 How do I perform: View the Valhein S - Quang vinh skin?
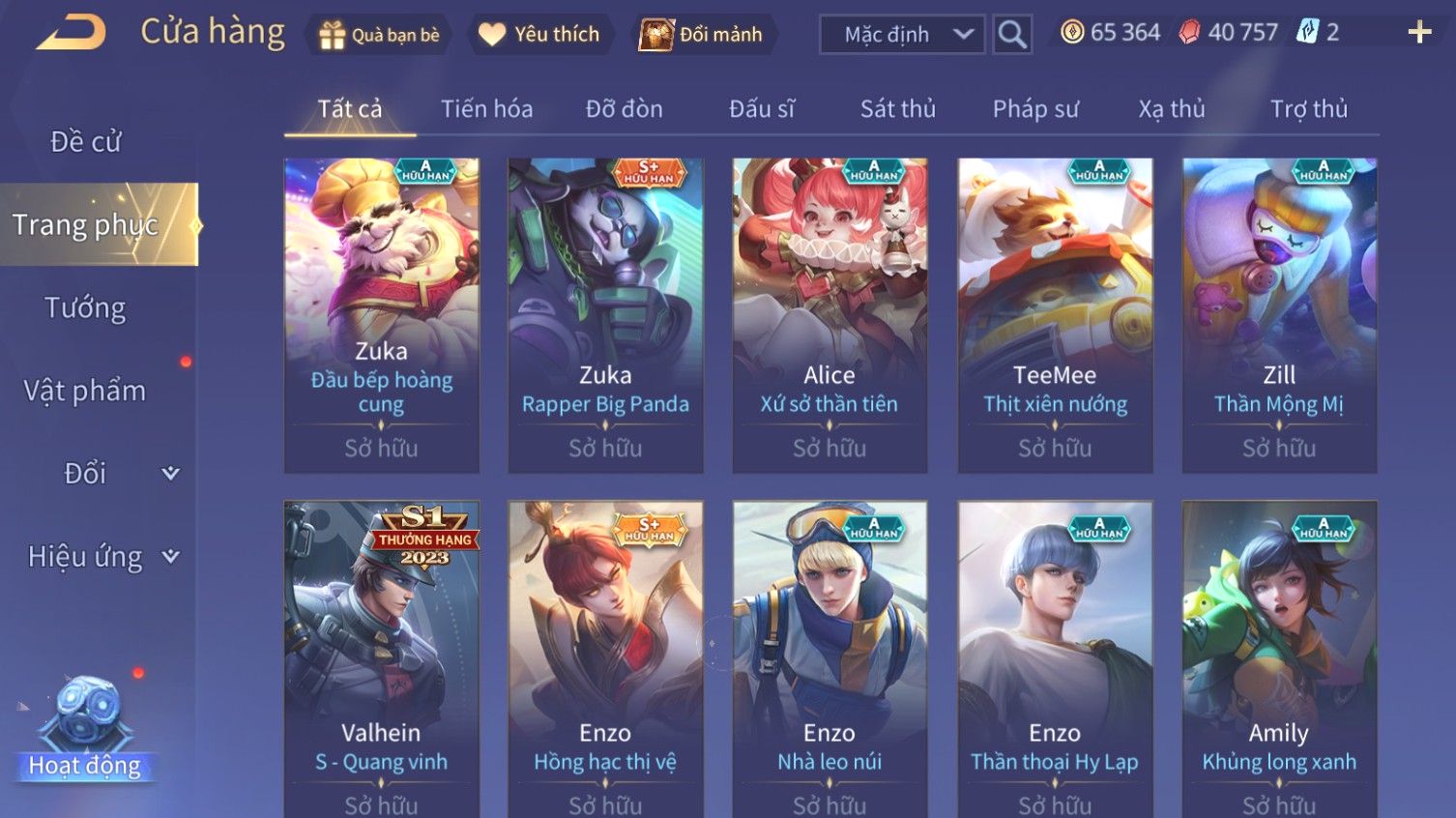pyautogui.click(x=381, y=657)
